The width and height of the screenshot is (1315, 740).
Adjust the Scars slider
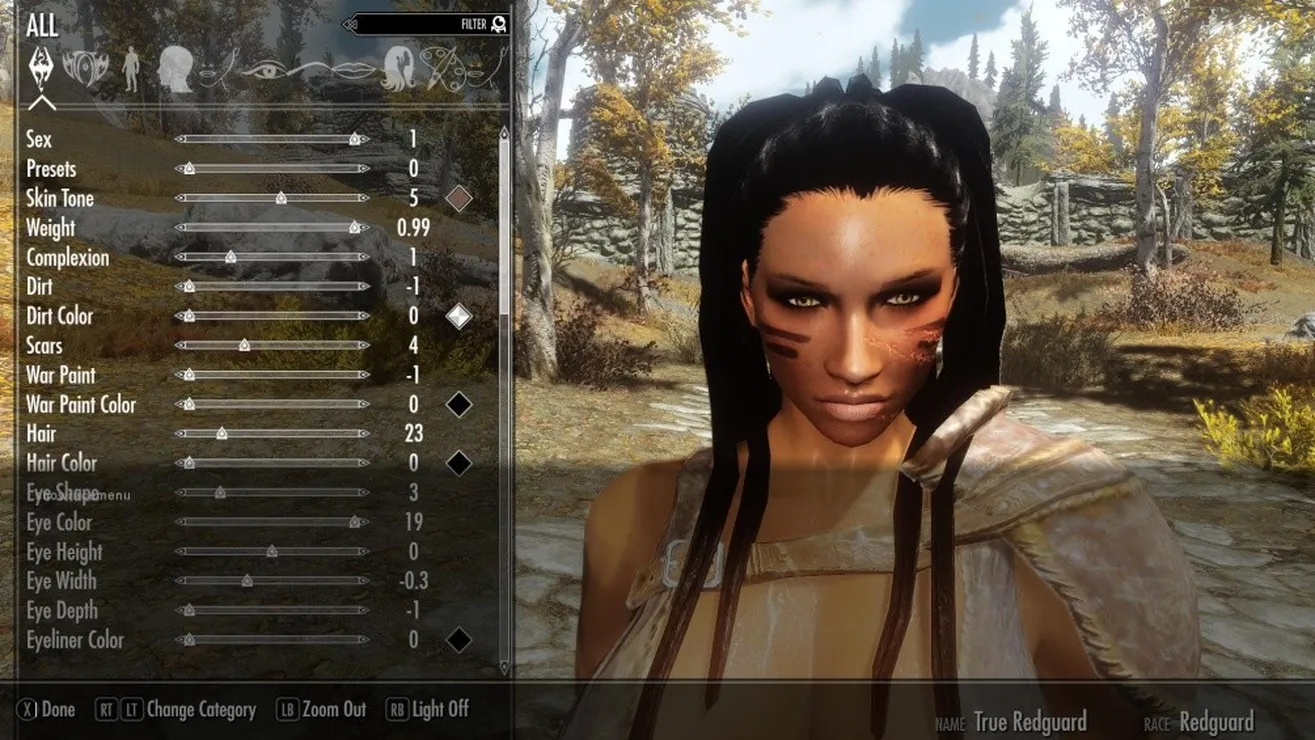tap(244, 345)
